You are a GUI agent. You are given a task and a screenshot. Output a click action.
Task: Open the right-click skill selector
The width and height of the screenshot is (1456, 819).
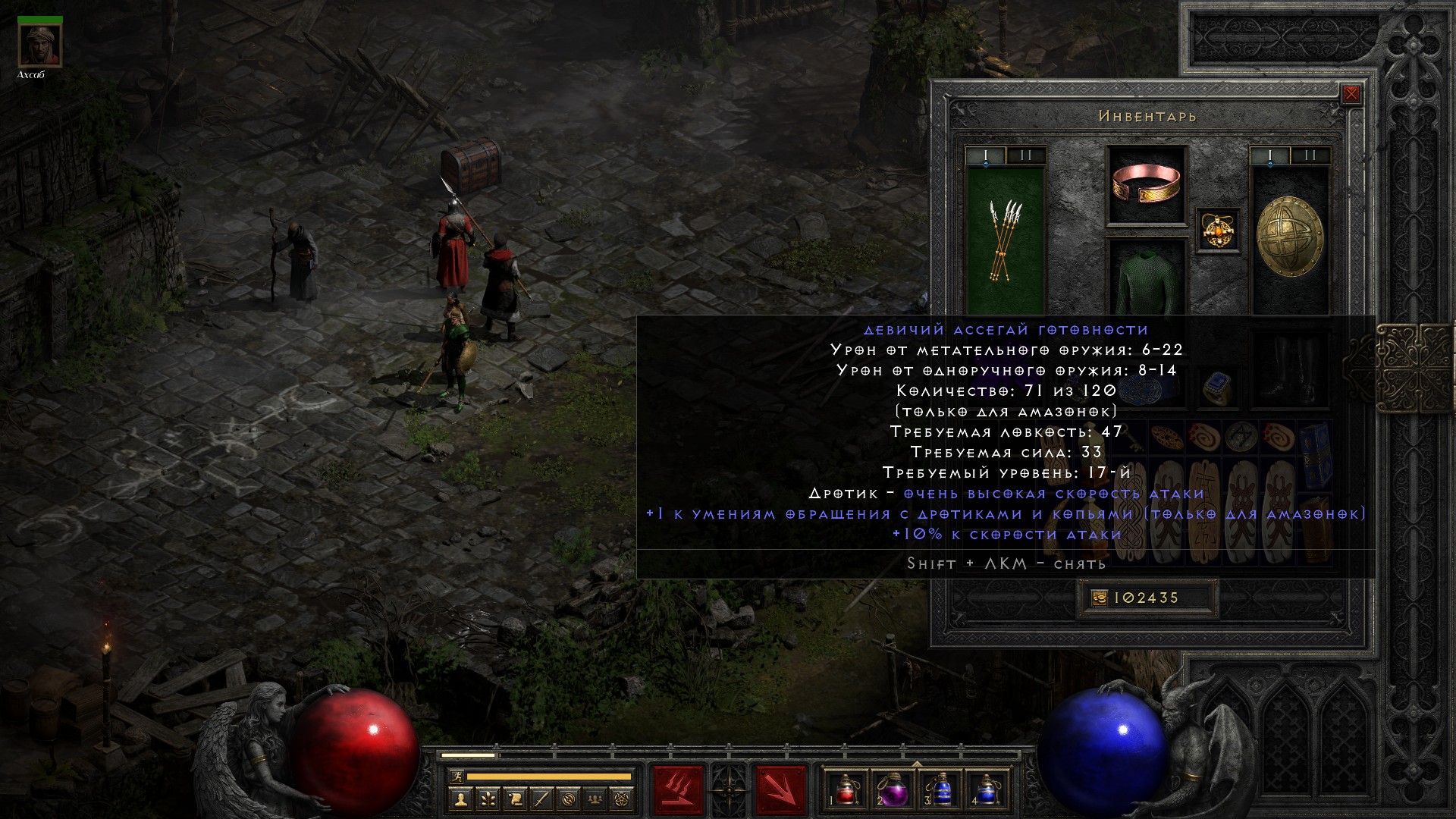pyautogui.click(x=780, y=789)
